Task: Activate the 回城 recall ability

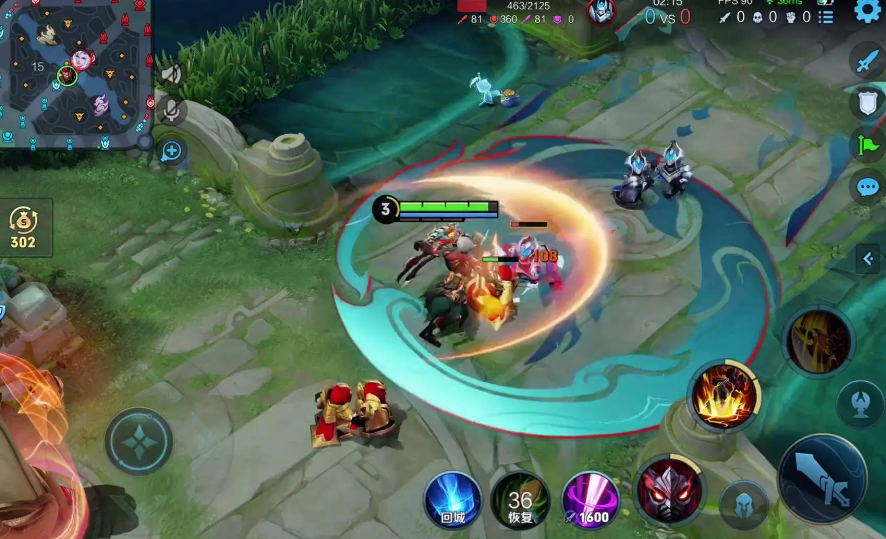Action: (x=453, y=497)
